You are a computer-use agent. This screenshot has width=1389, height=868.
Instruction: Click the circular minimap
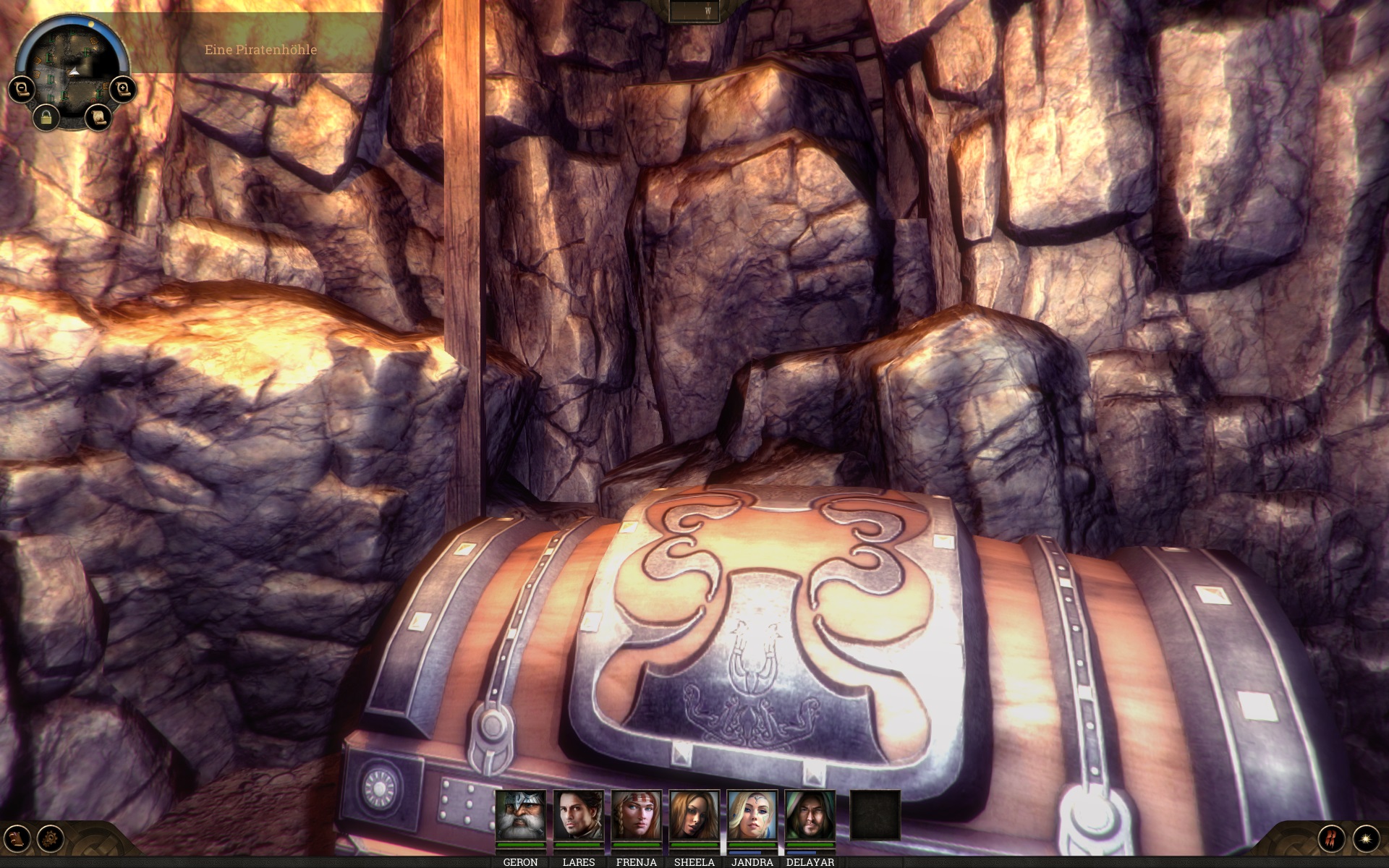coord(72,69)
